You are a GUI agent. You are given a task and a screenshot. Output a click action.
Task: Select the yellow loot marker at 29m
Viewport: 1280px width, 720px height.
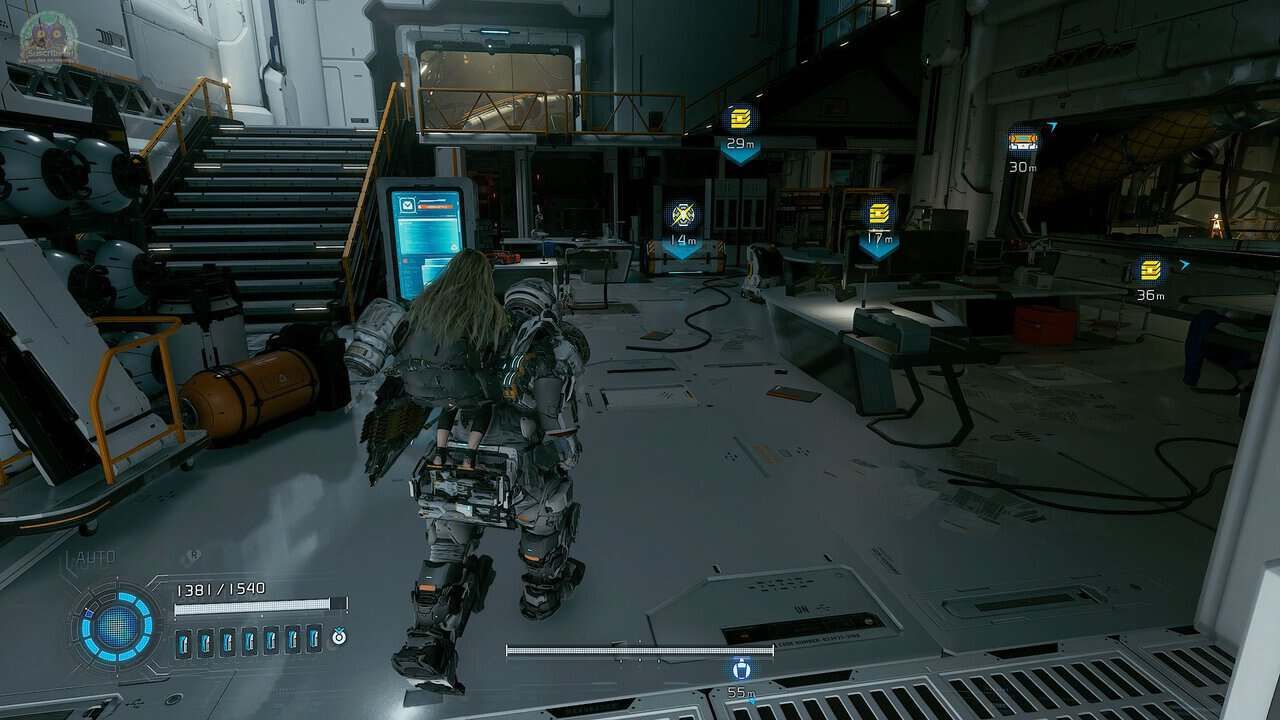click(x=740, y=120)
